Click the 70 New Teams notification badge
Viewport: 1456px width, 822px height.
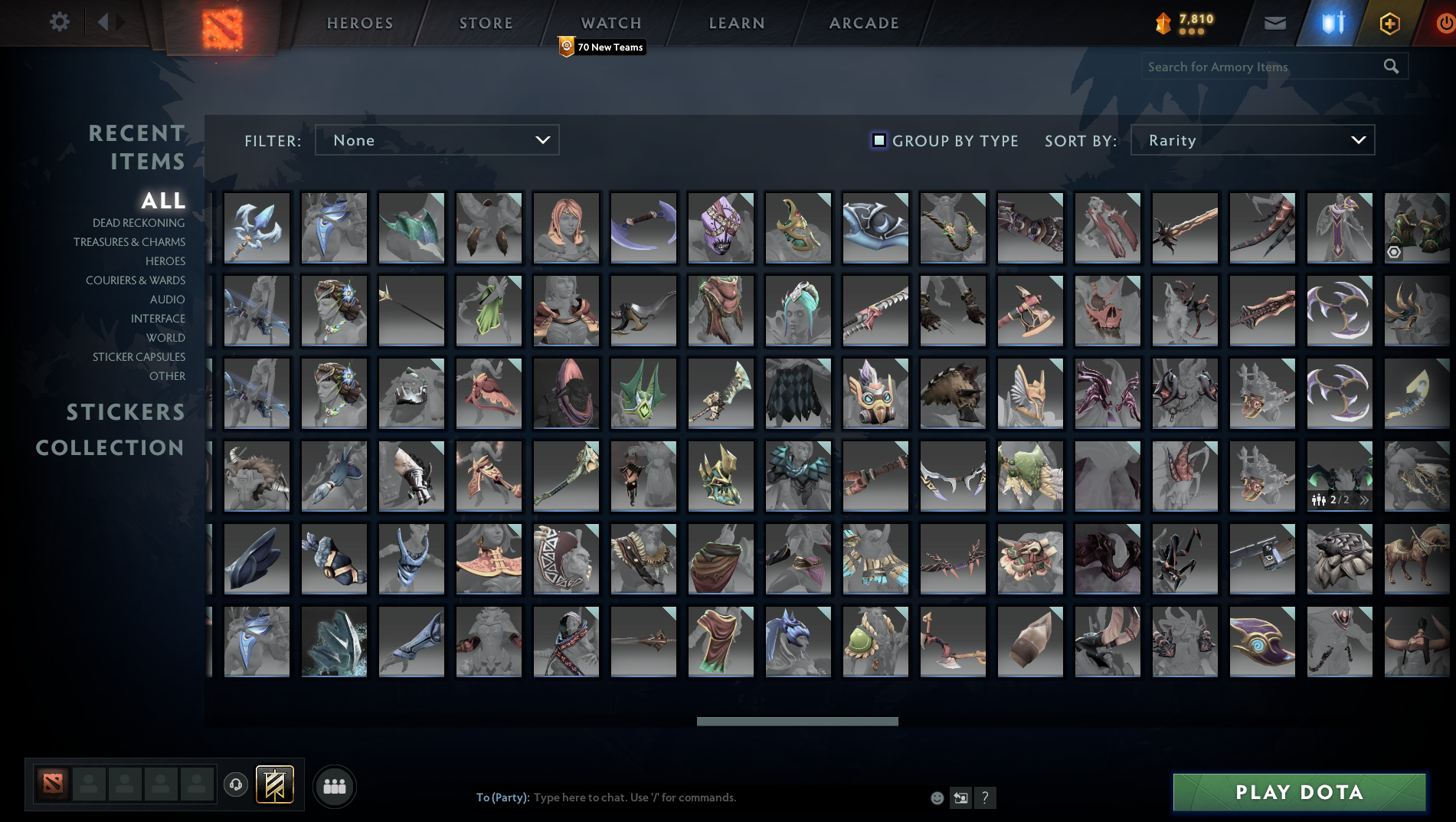[600, 47]
